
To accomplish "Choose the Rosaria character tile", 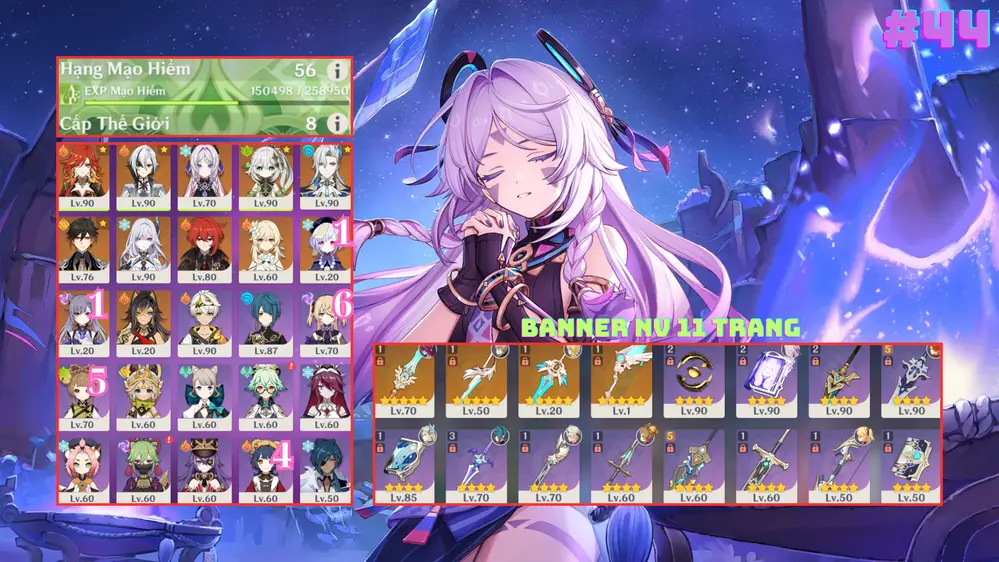I will tap(325, 392).
